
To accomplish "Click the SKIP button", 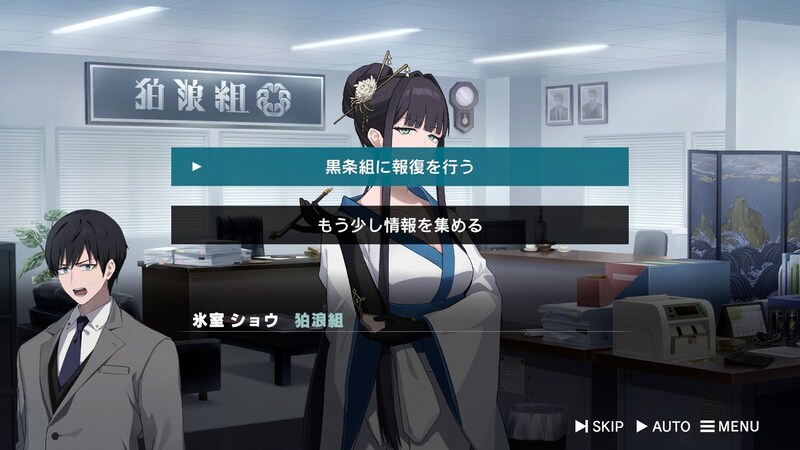I will [x=599, y=427].
